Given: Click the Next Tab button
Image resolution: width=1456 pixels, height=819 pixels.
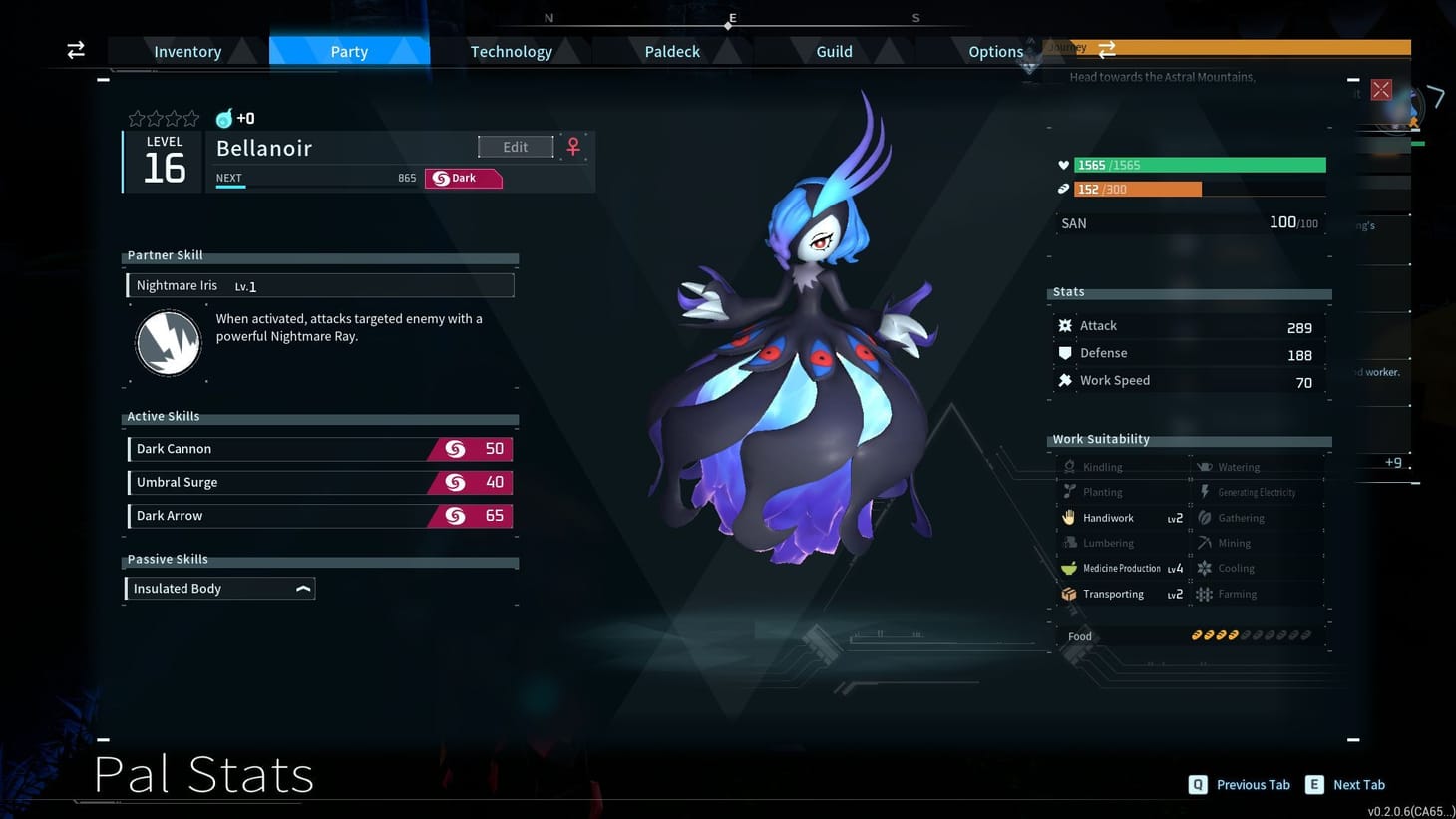Looking at the screenshot, I should click(1344, 784).
